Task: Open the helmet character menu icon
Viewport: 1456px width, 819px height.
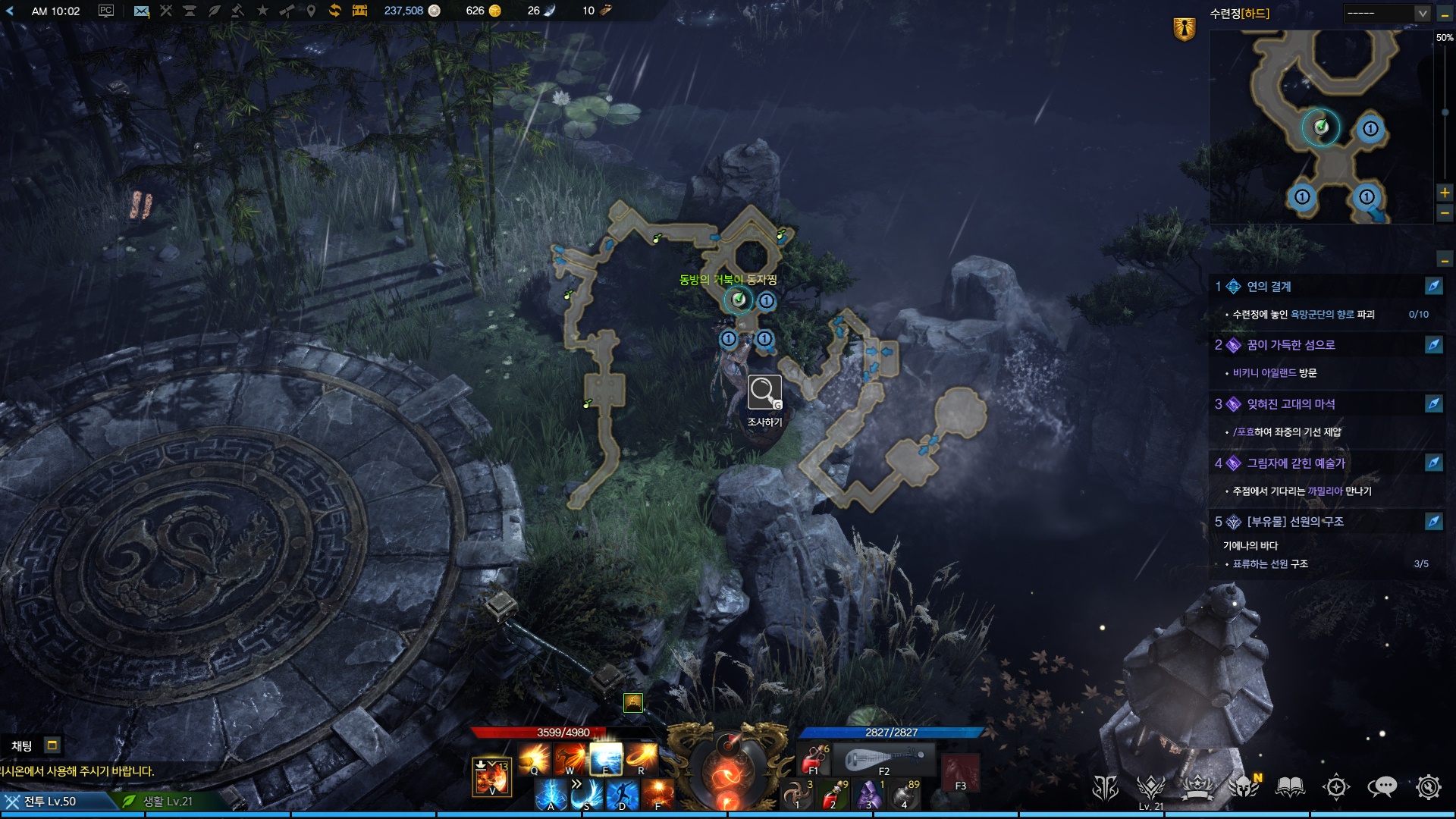Action: (x=1244, y=787)
